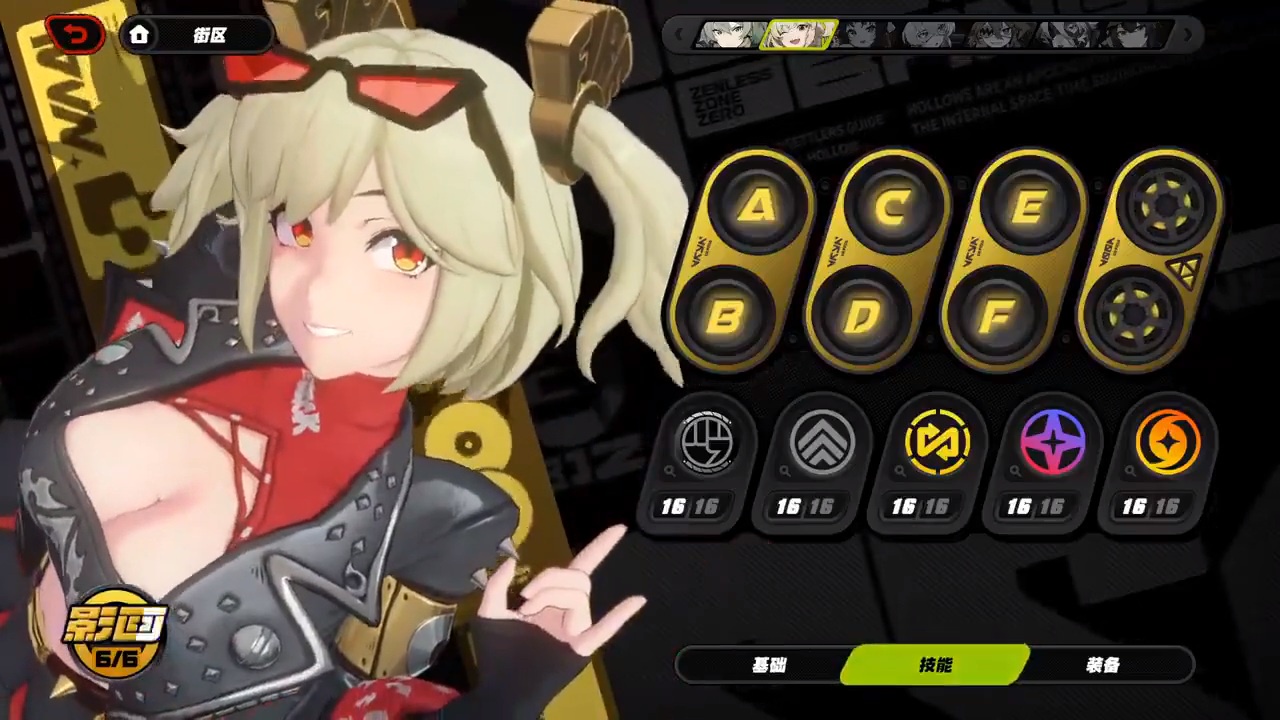Select the yellow assist swap skill
The width and height of the screenshot is (1280, 720).
pyautogui.click(x=937, y=443)
